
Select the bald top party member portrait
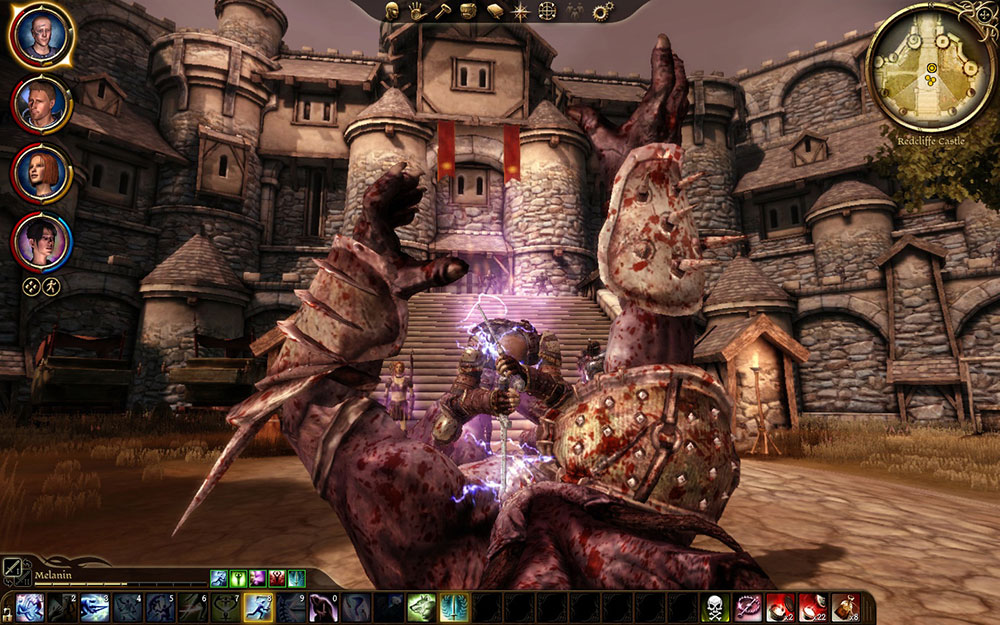click(41, 36)
